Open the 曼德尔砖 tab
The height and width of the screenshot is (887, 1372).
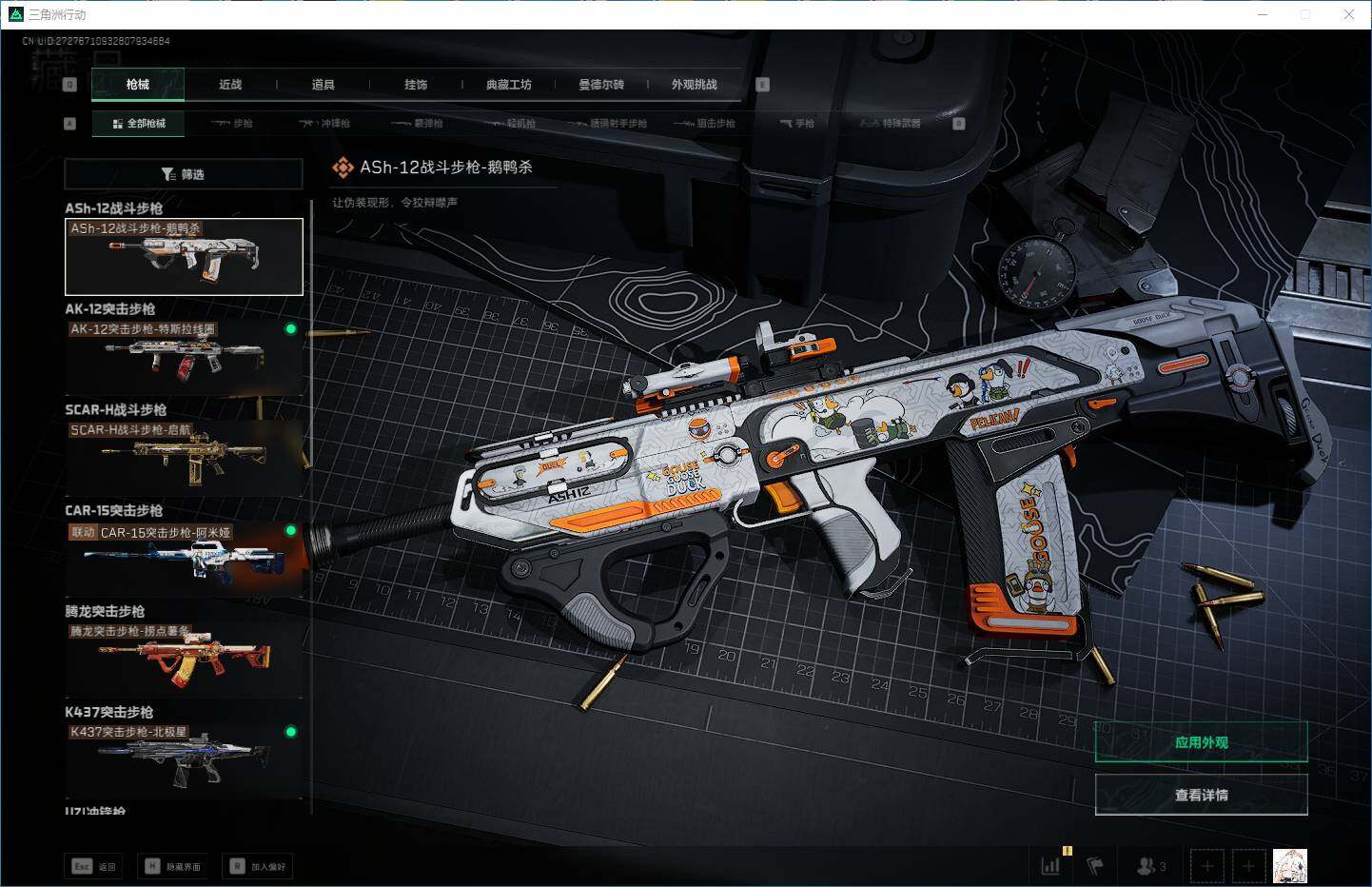[x=601, y=85]
